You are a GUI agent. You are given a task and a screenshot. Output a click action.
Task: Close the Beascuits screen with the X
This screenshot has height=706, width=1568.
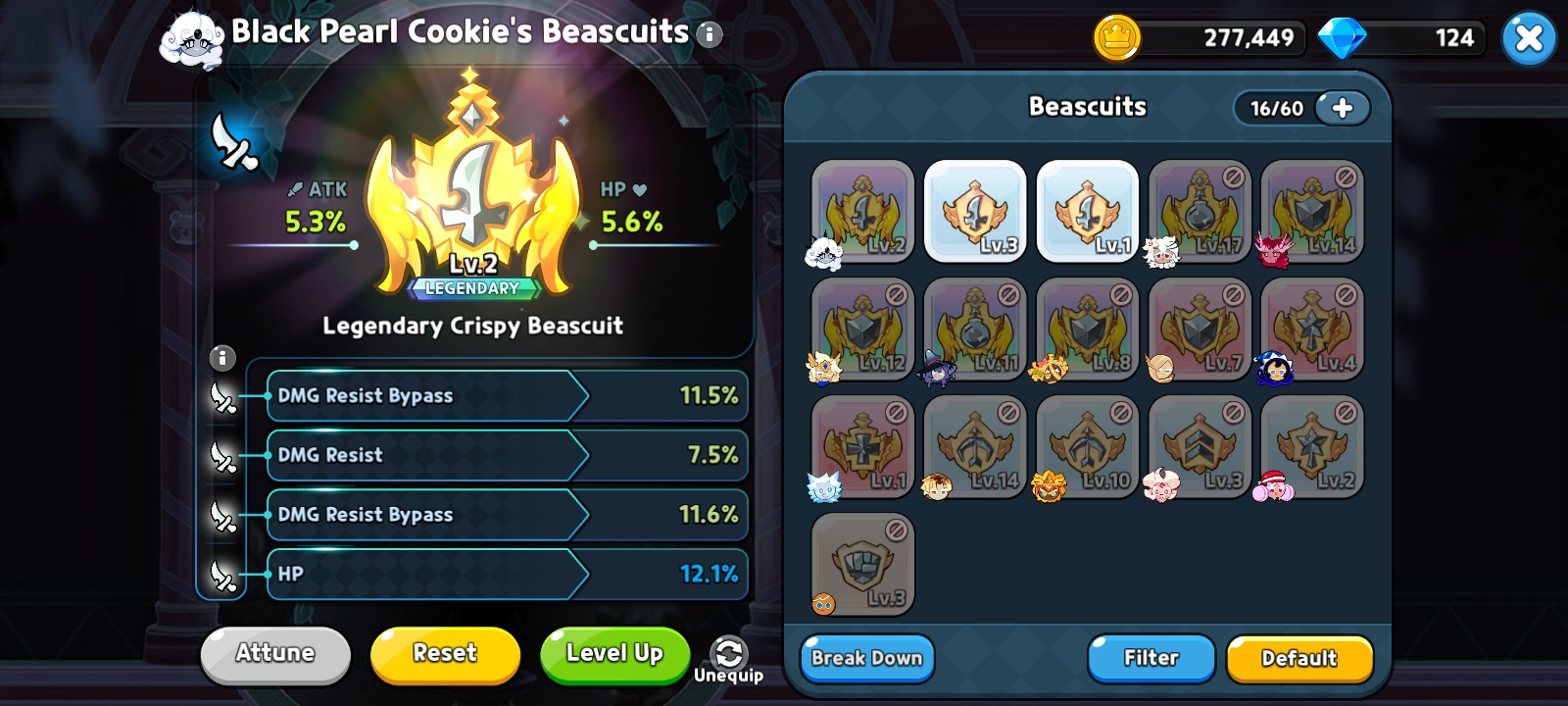click(x=1529, y=38)
